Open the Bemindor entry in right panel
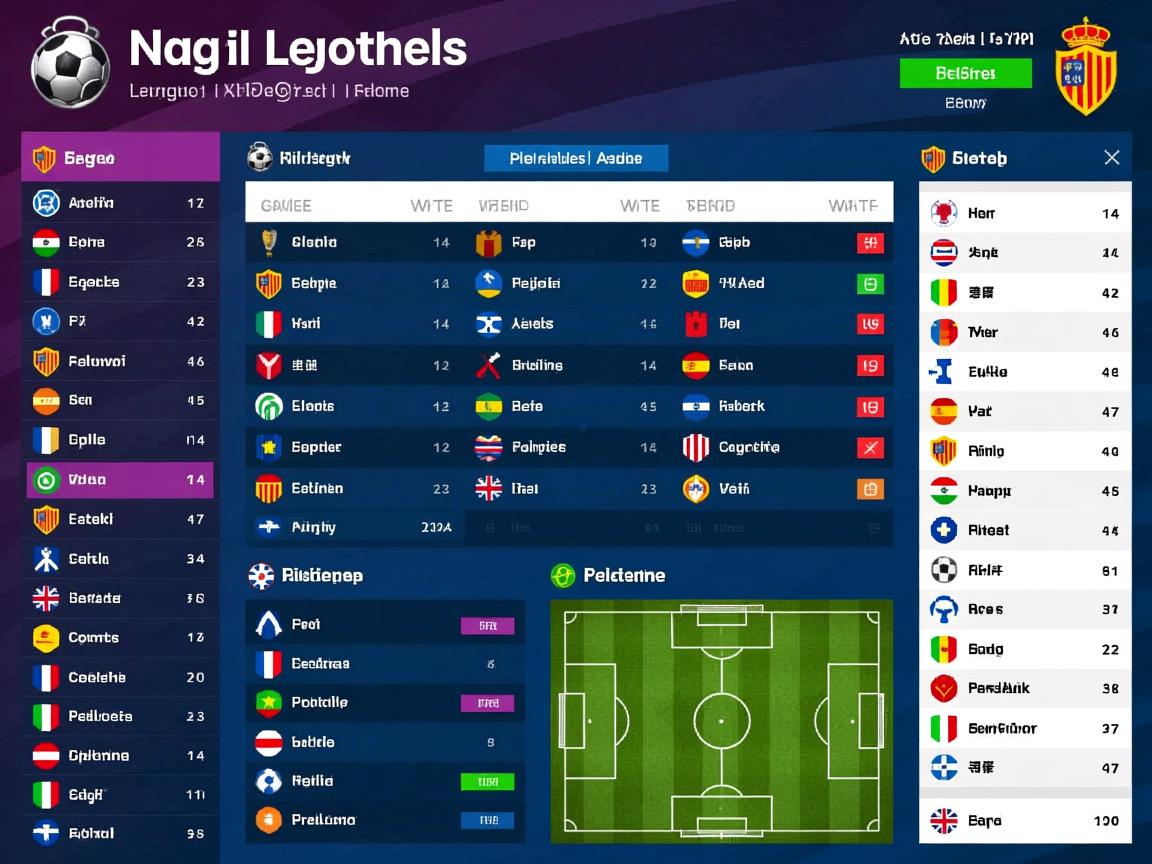 pyautogui.click(x=1025, y=729)
